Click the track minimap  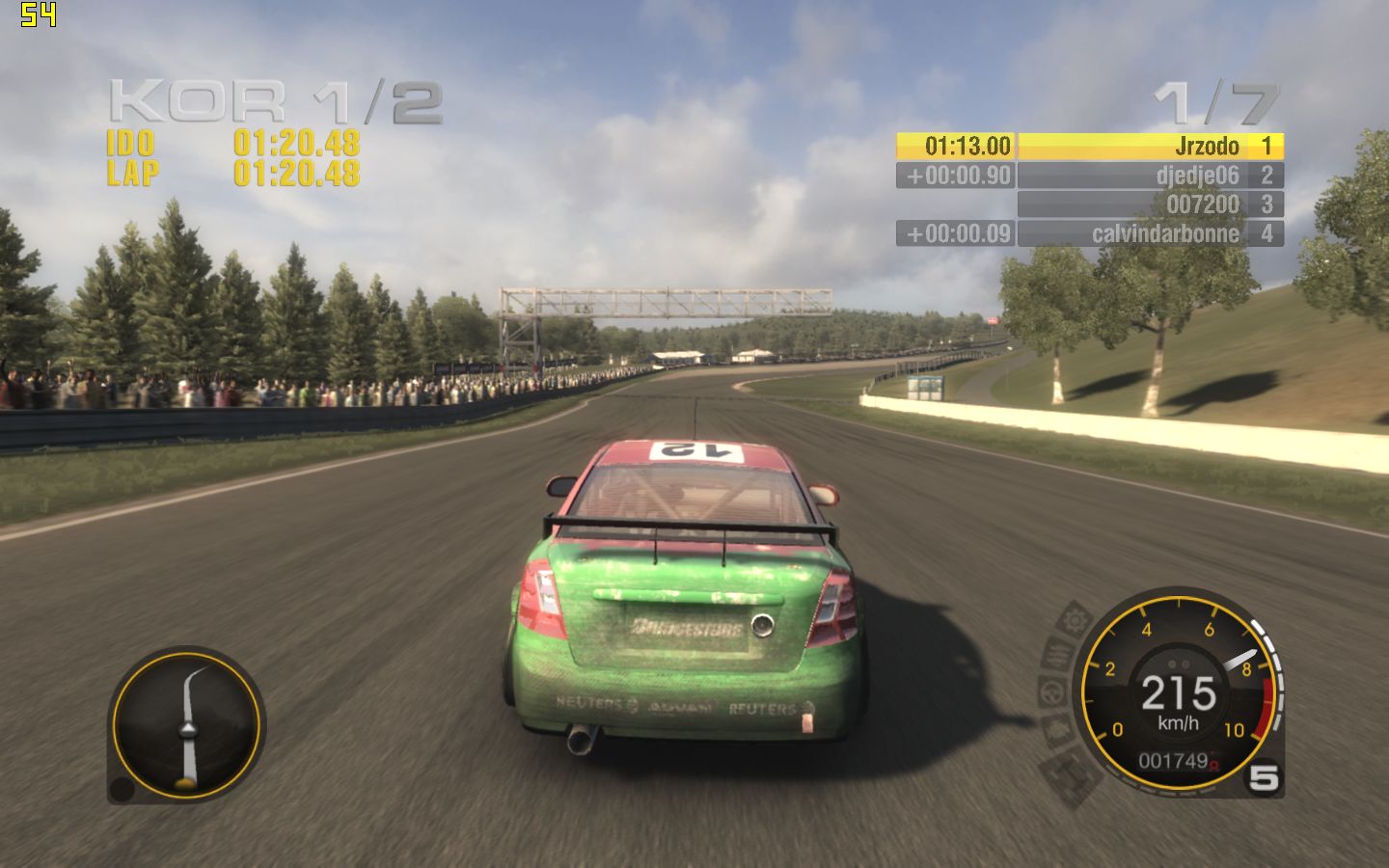[x=186, y=724]
